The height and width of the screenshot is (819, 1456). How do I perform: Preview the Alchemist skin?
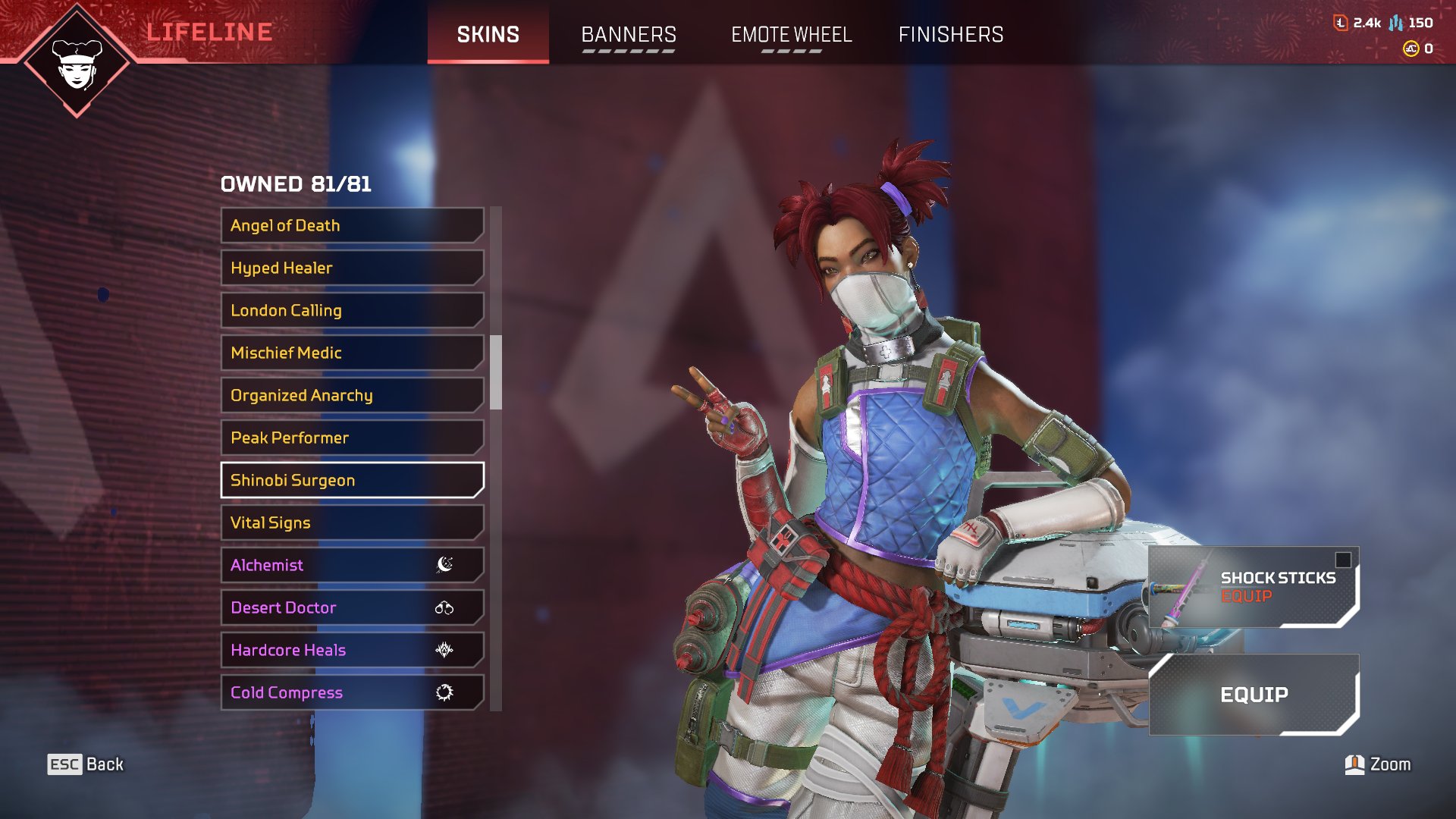352,565
